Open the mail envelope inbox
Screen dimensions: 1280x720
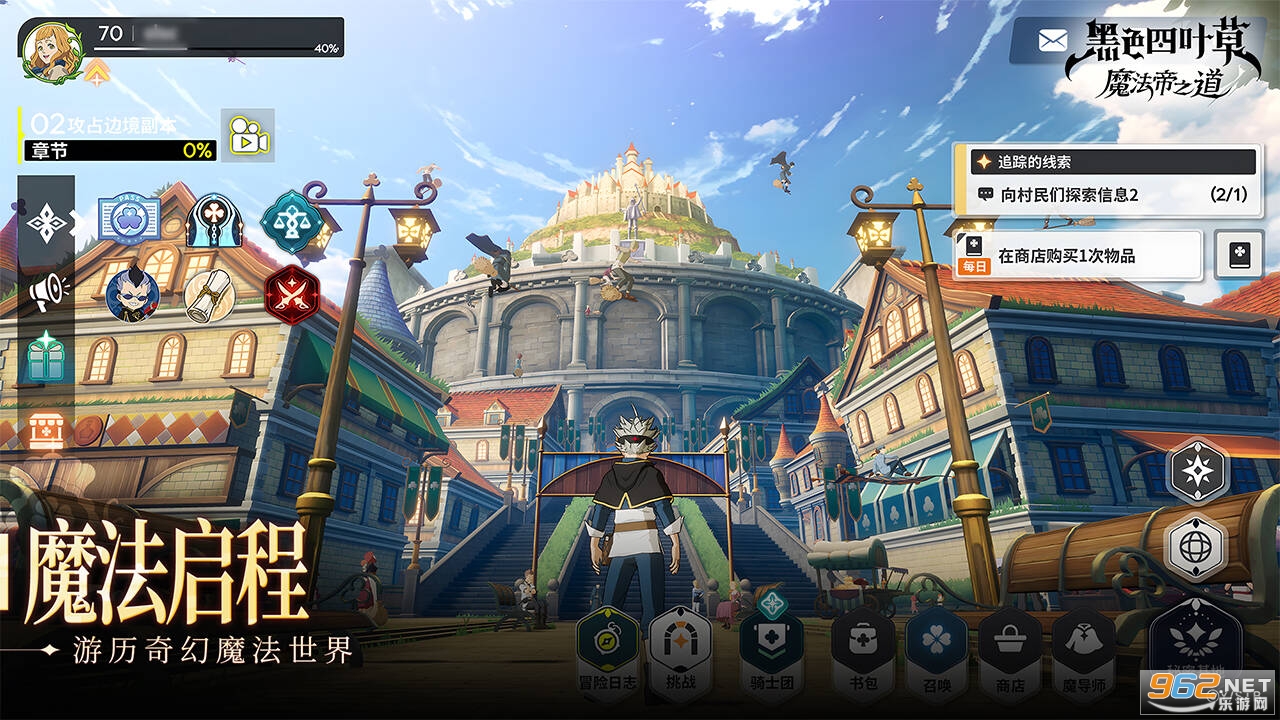click(1052, 40)
